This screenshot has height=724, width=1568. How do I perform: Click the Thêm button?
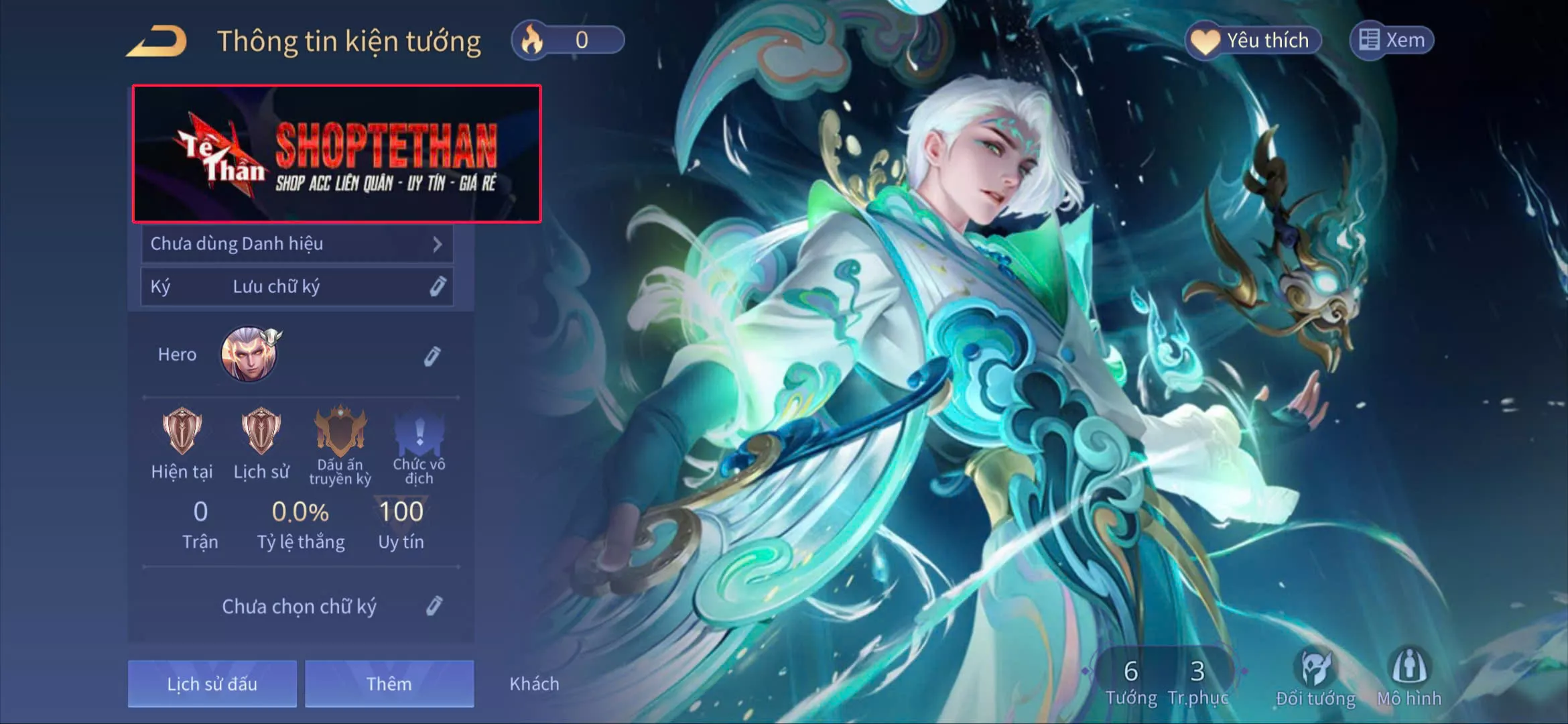point(389,684)
